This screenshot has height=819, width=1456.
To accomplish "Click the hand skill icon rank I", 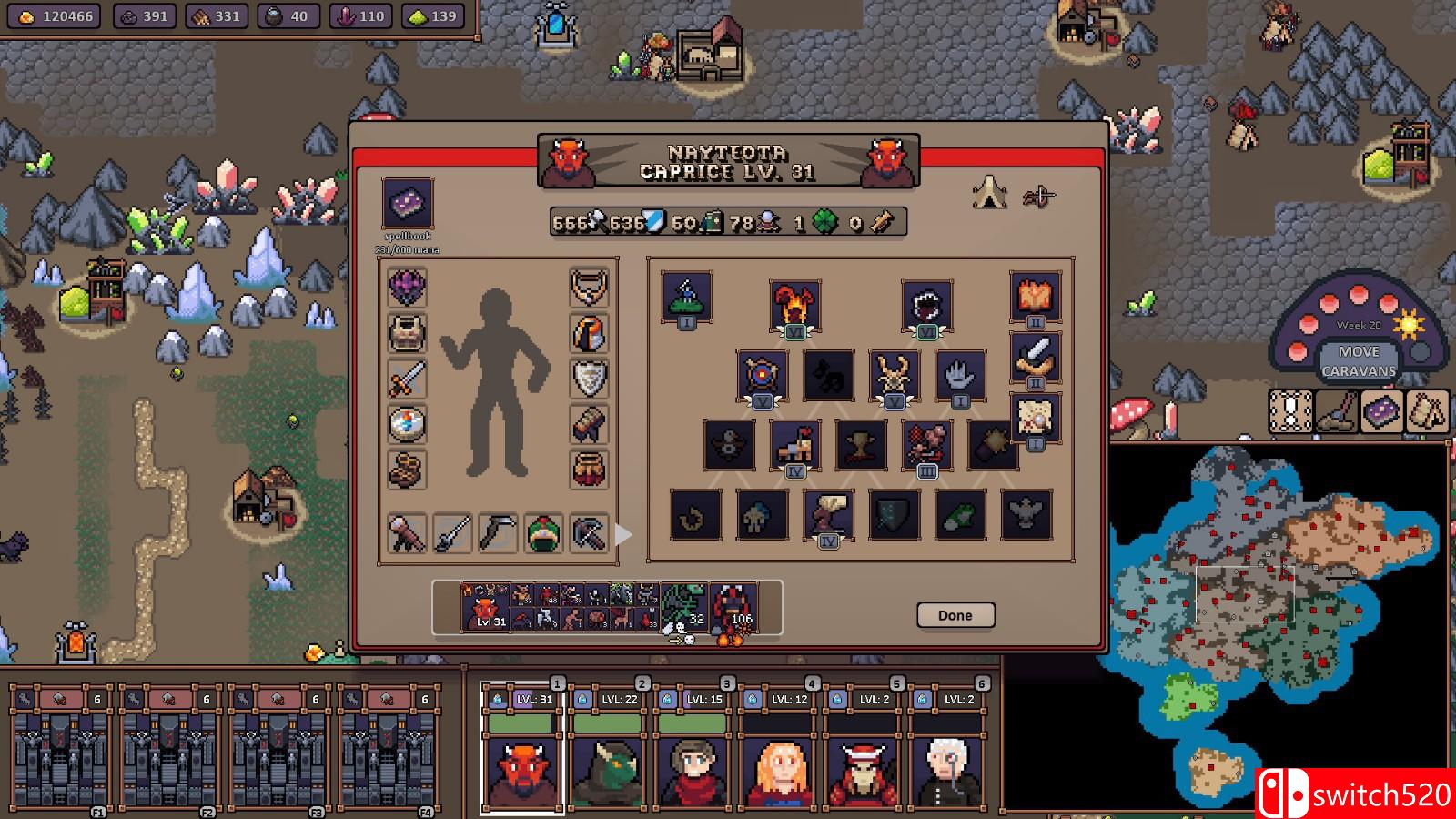I will click(959, 376).
